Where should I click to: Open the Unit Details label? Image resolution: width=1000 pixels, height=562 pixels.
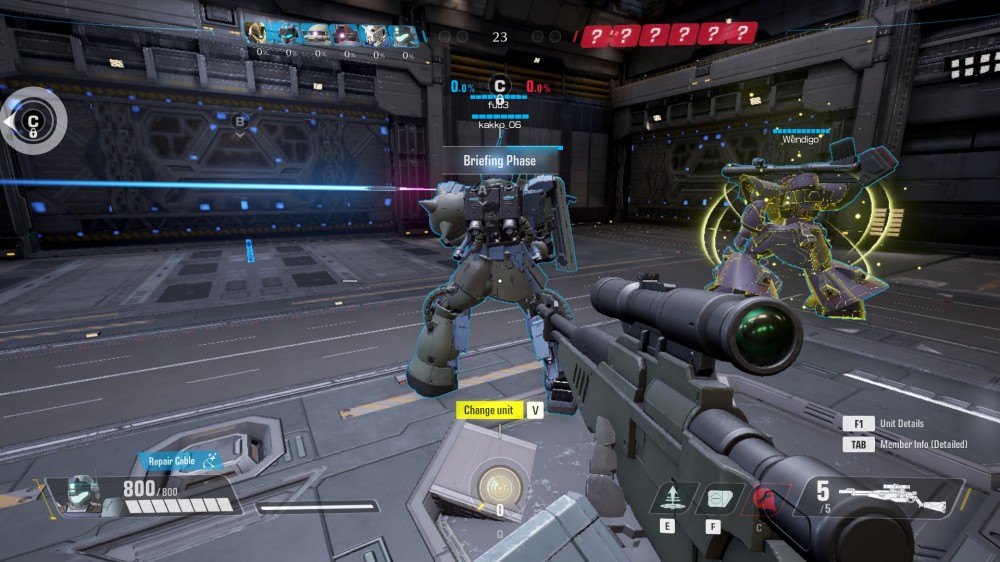point(902,424)
